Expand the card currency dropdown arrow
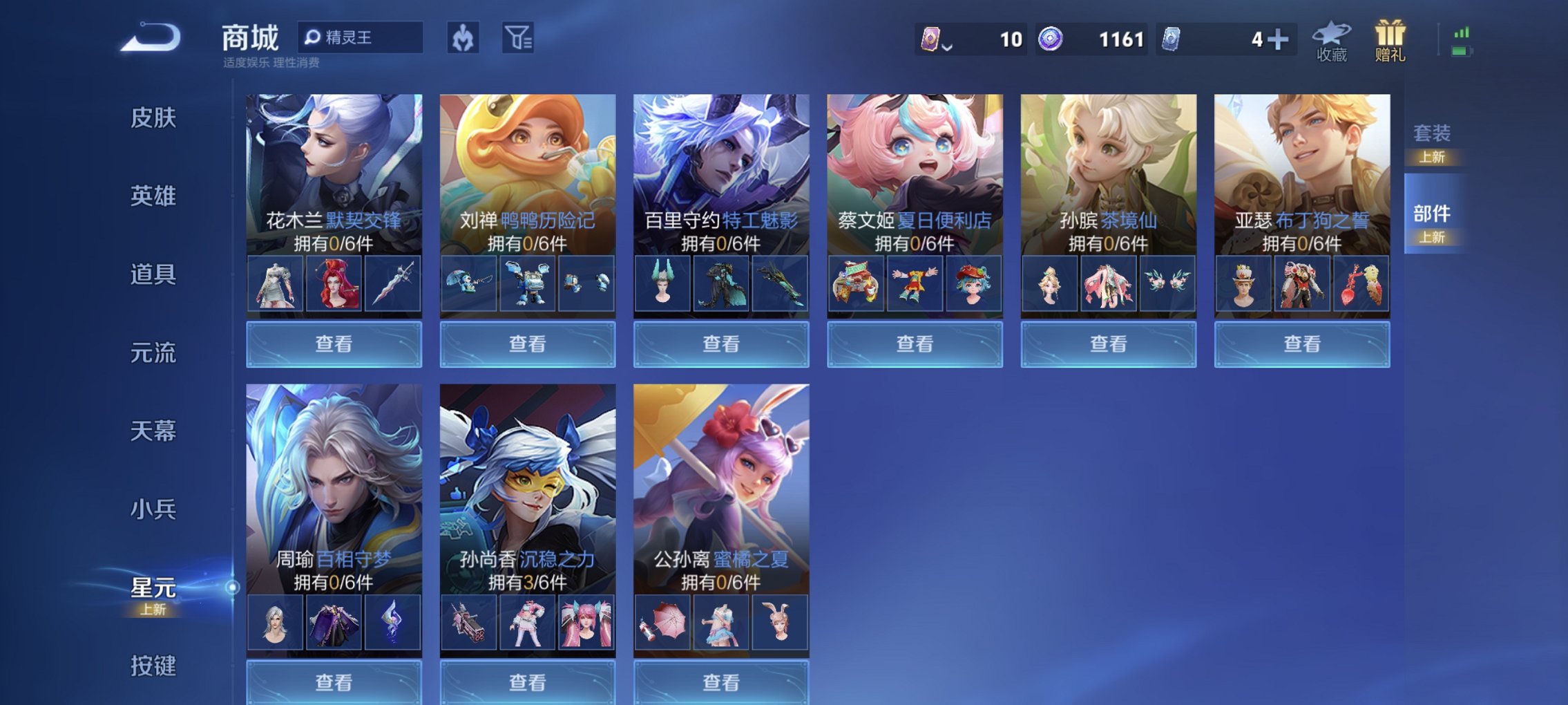 (x=946, y=47)
